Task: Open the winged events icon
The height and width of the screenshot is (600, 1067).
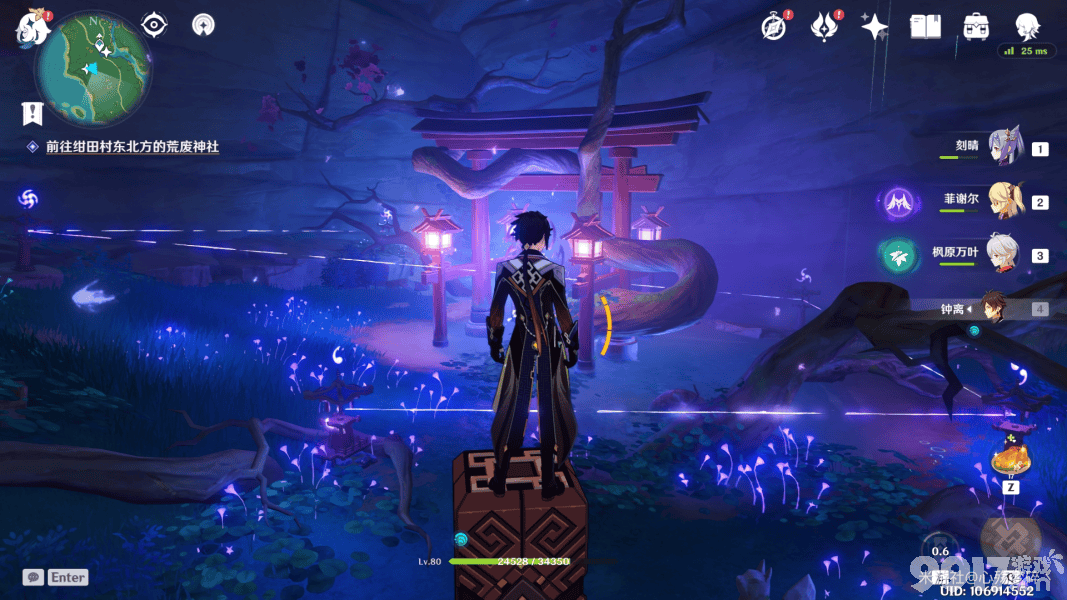Action: pos(824,26)
